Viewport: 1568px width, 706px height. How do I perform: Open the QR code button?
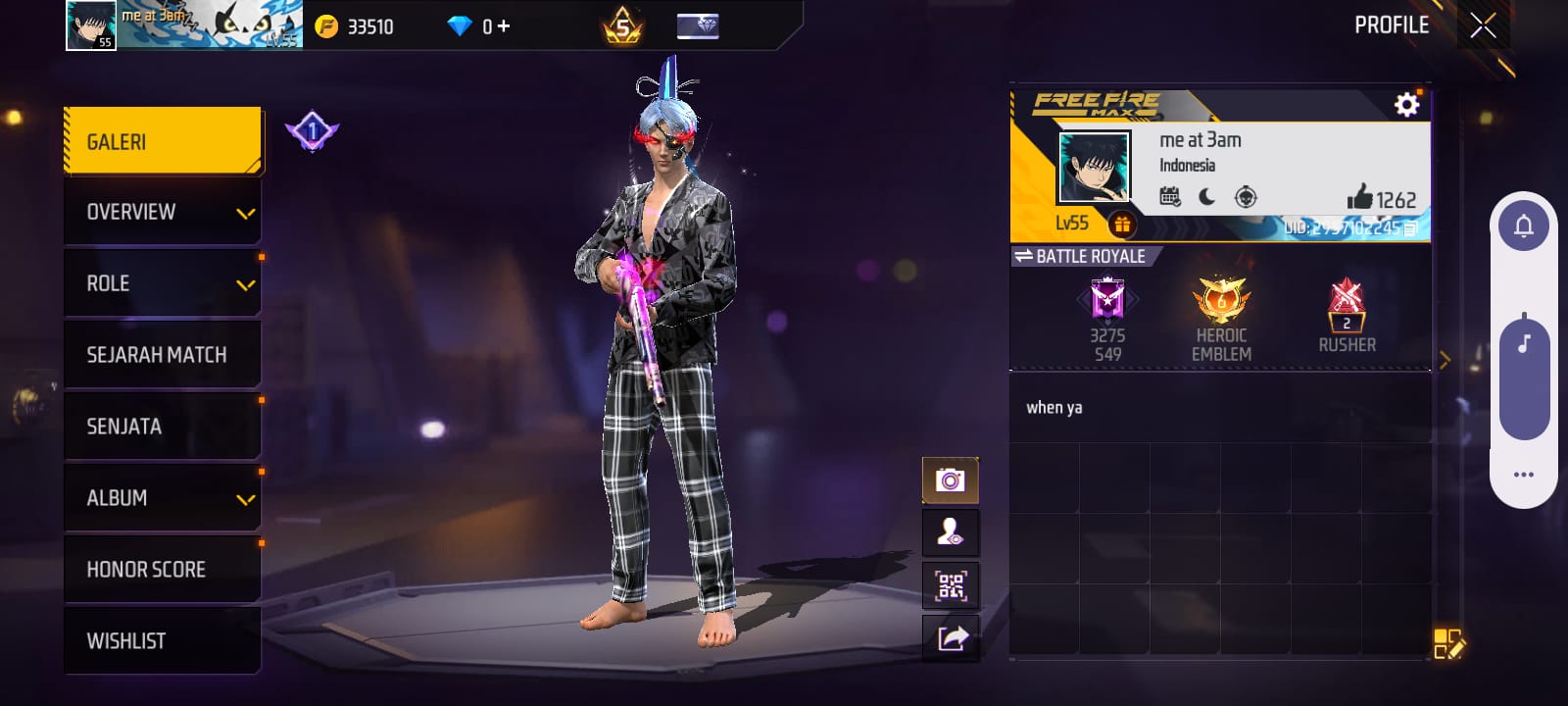951,586
